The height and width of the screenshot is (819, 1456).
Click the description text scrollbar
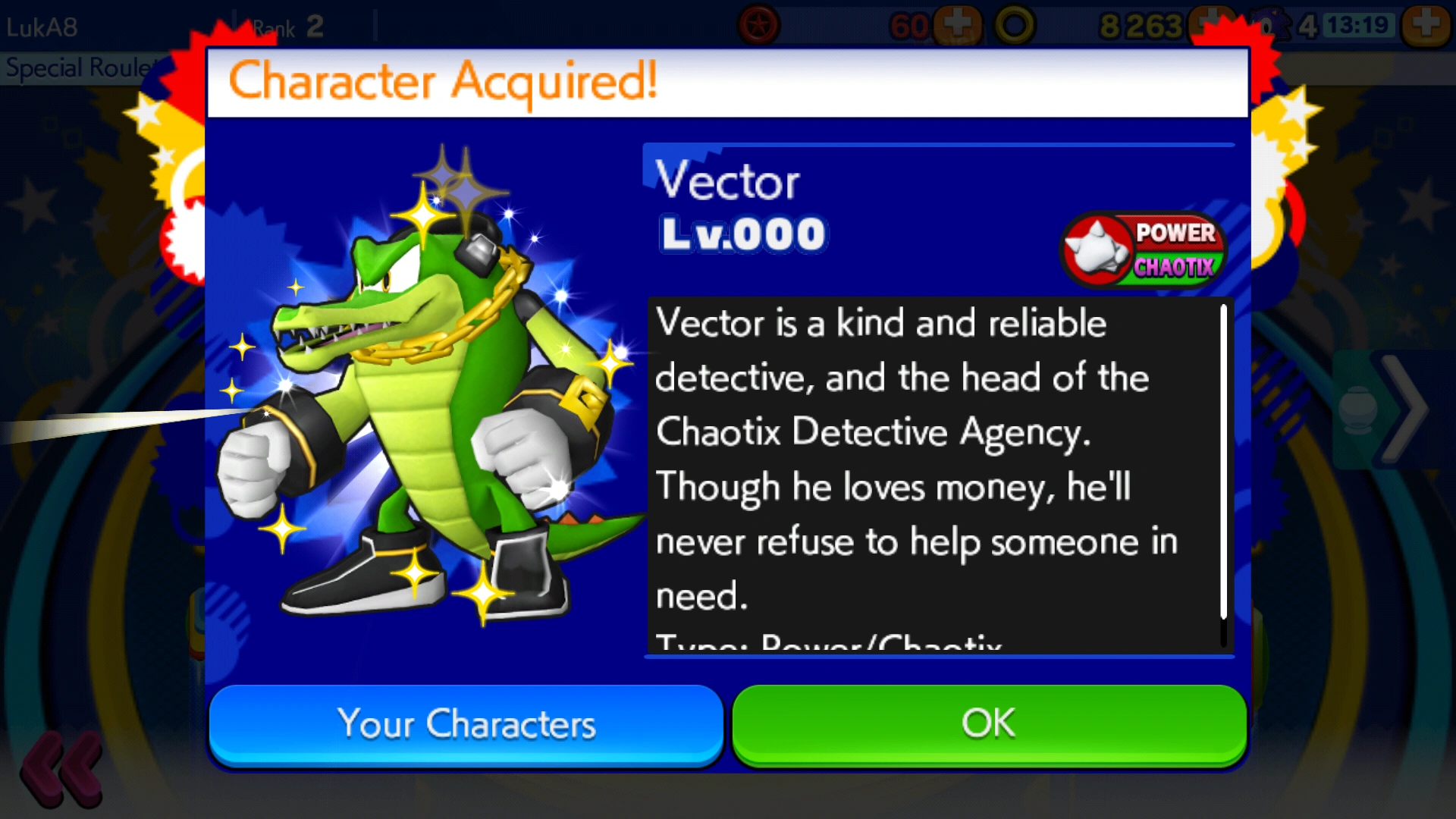point(1223,474)
